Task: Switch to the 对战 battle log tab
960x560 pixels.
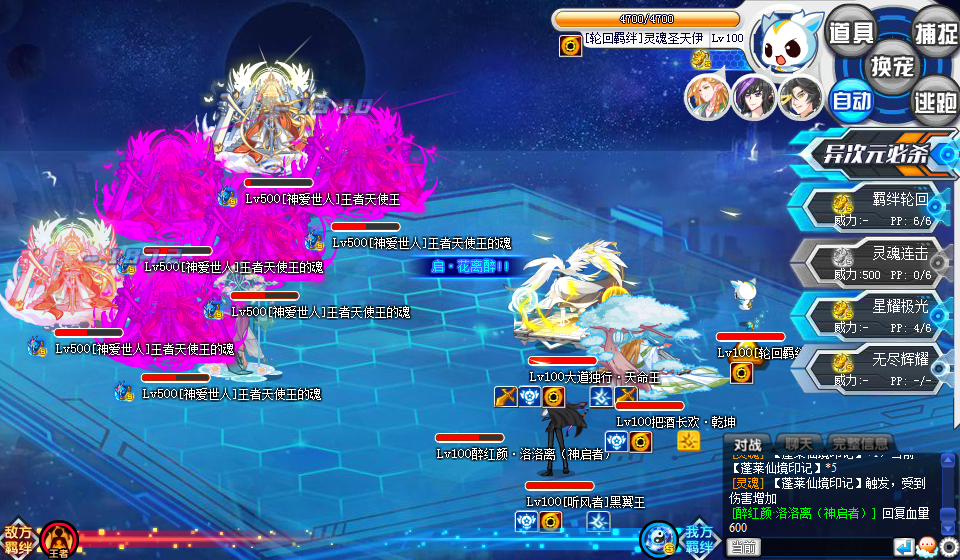Action: (748, 443)
